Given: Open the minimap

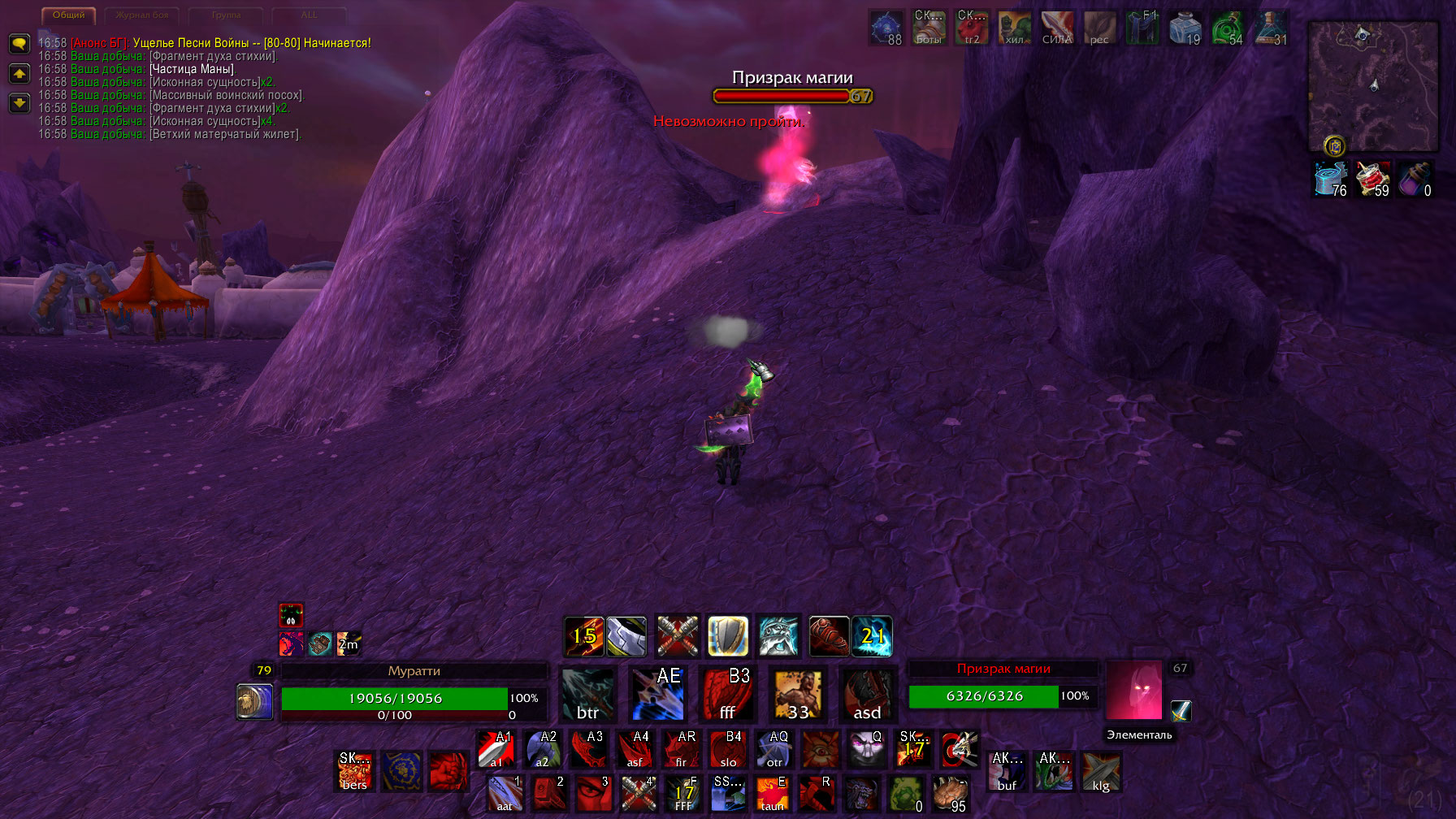Looking at the screenshot, I should point(1372,85).
